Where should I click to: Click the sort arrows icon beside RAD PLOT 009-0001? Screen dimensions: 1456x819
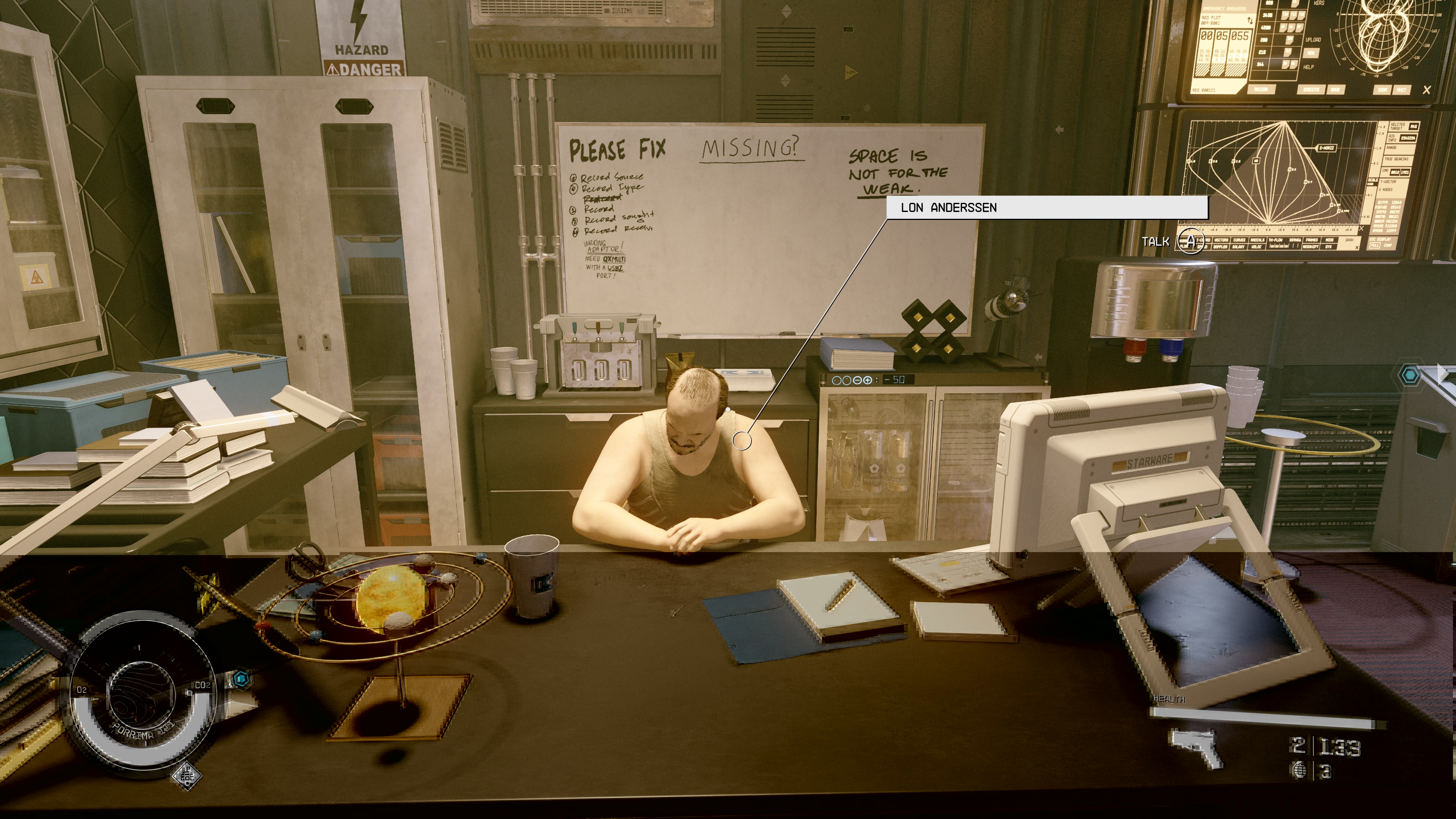coord(1251,21)
